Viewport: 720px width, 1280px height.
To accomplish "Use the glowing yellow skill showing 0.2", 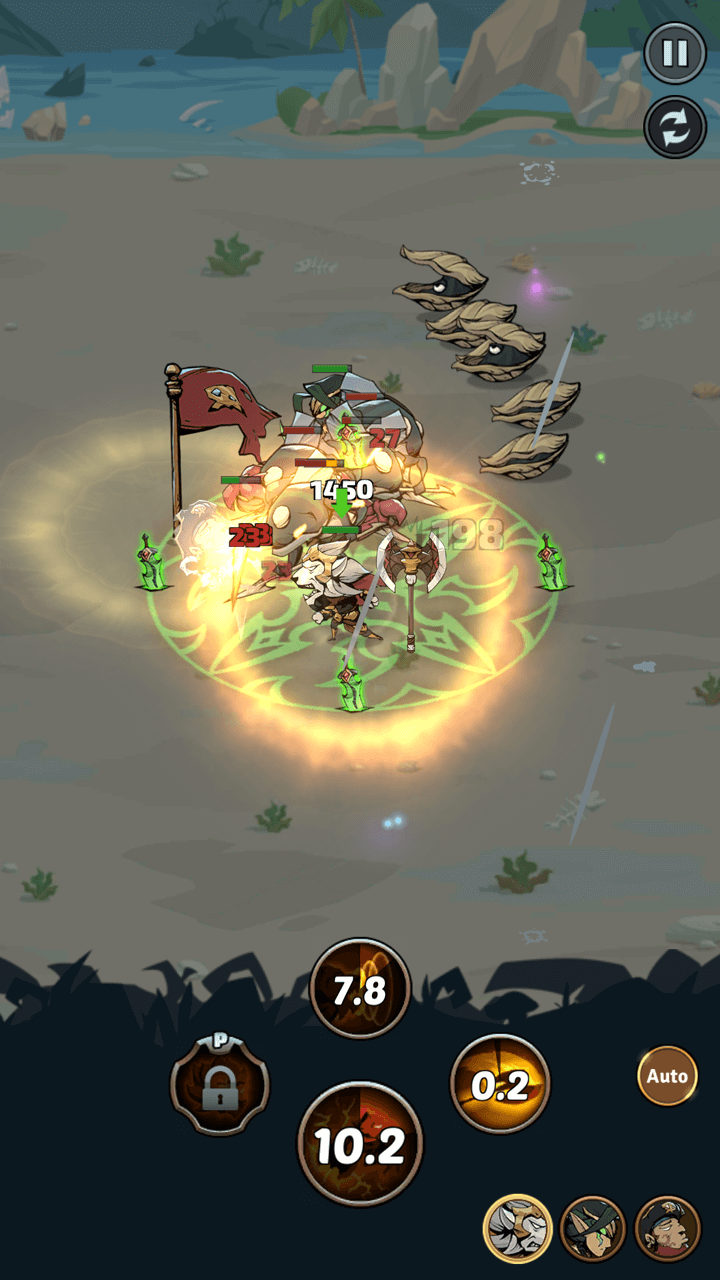I will coord(500,1085).
